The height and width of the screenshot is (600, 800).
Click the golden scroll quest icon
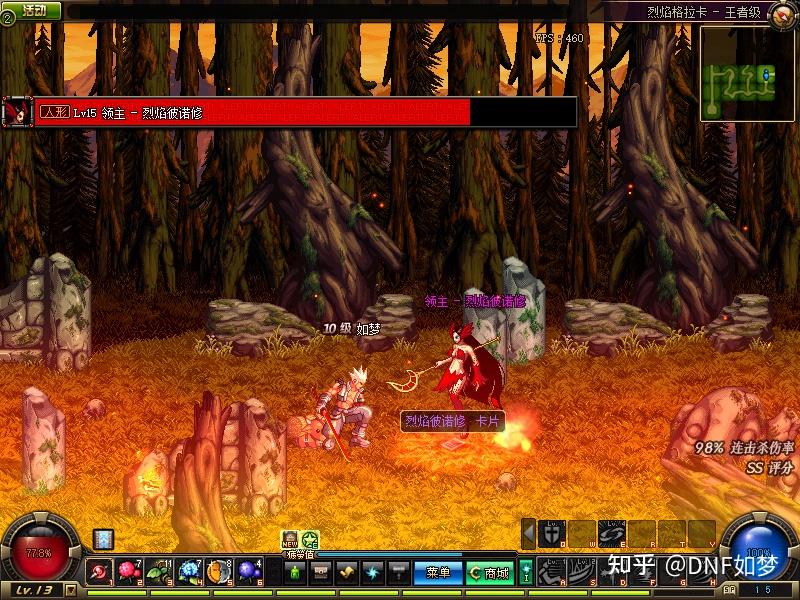(347, 573)
